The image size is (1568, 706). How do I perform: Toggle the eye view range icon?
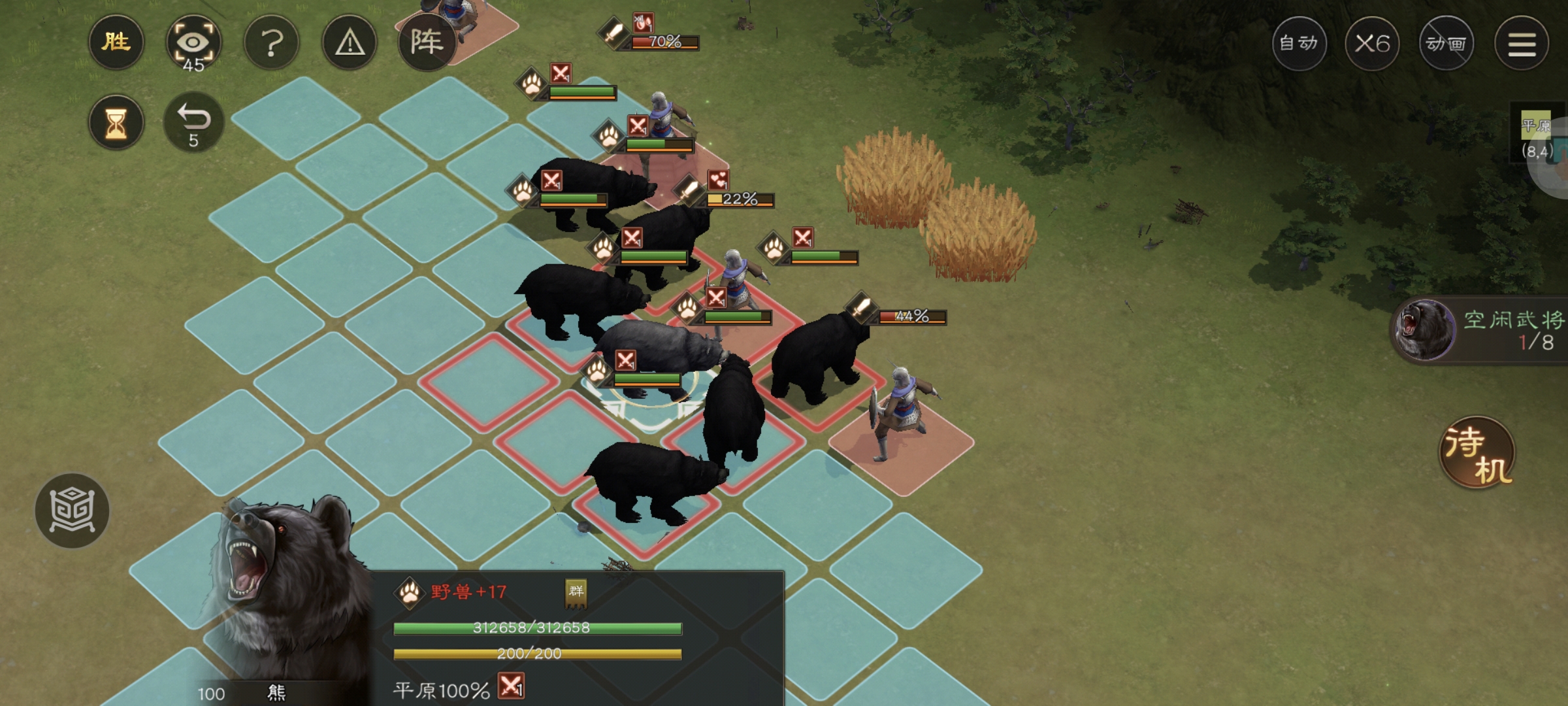(193, 43)
